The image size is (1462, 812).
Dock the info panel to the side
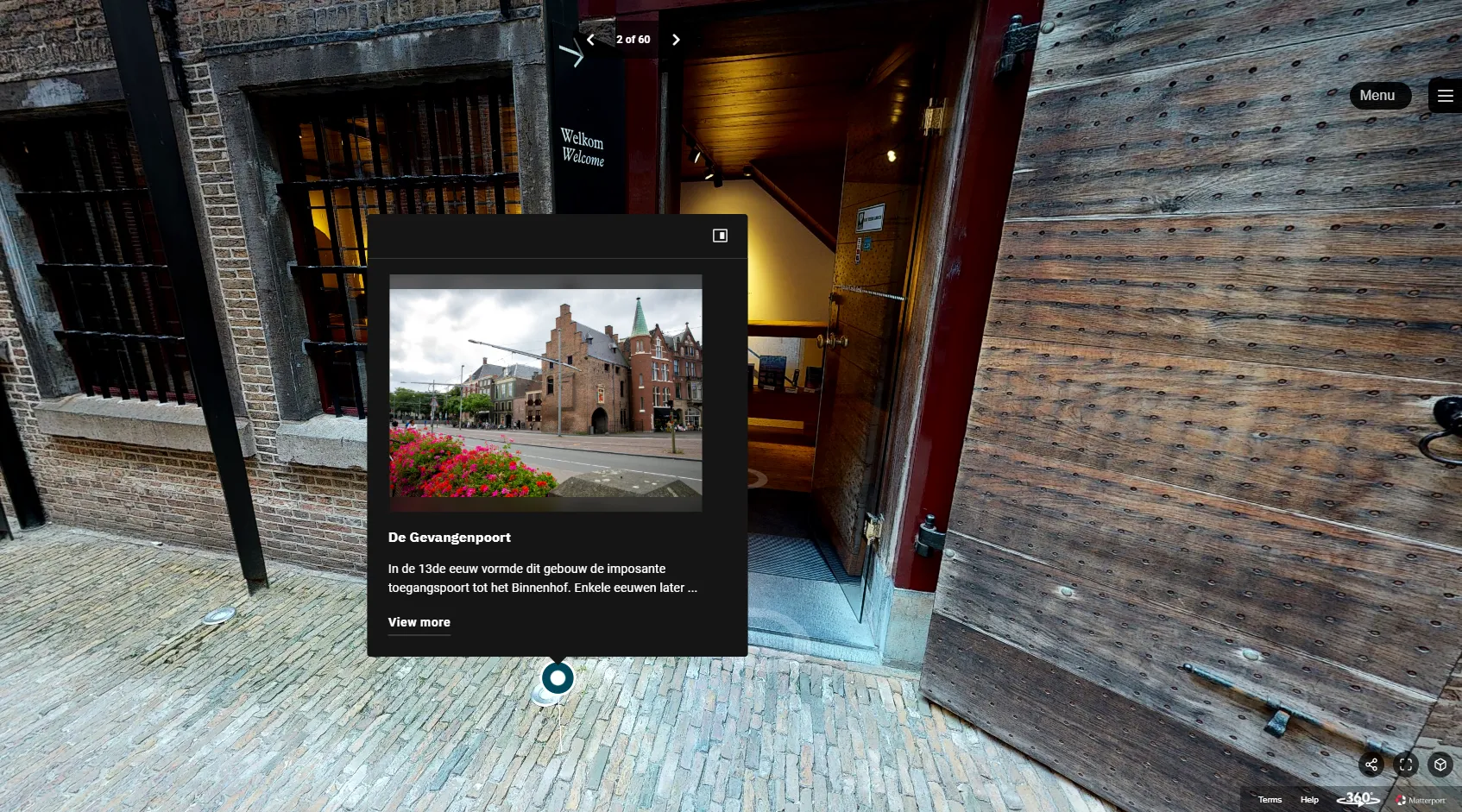720,236
